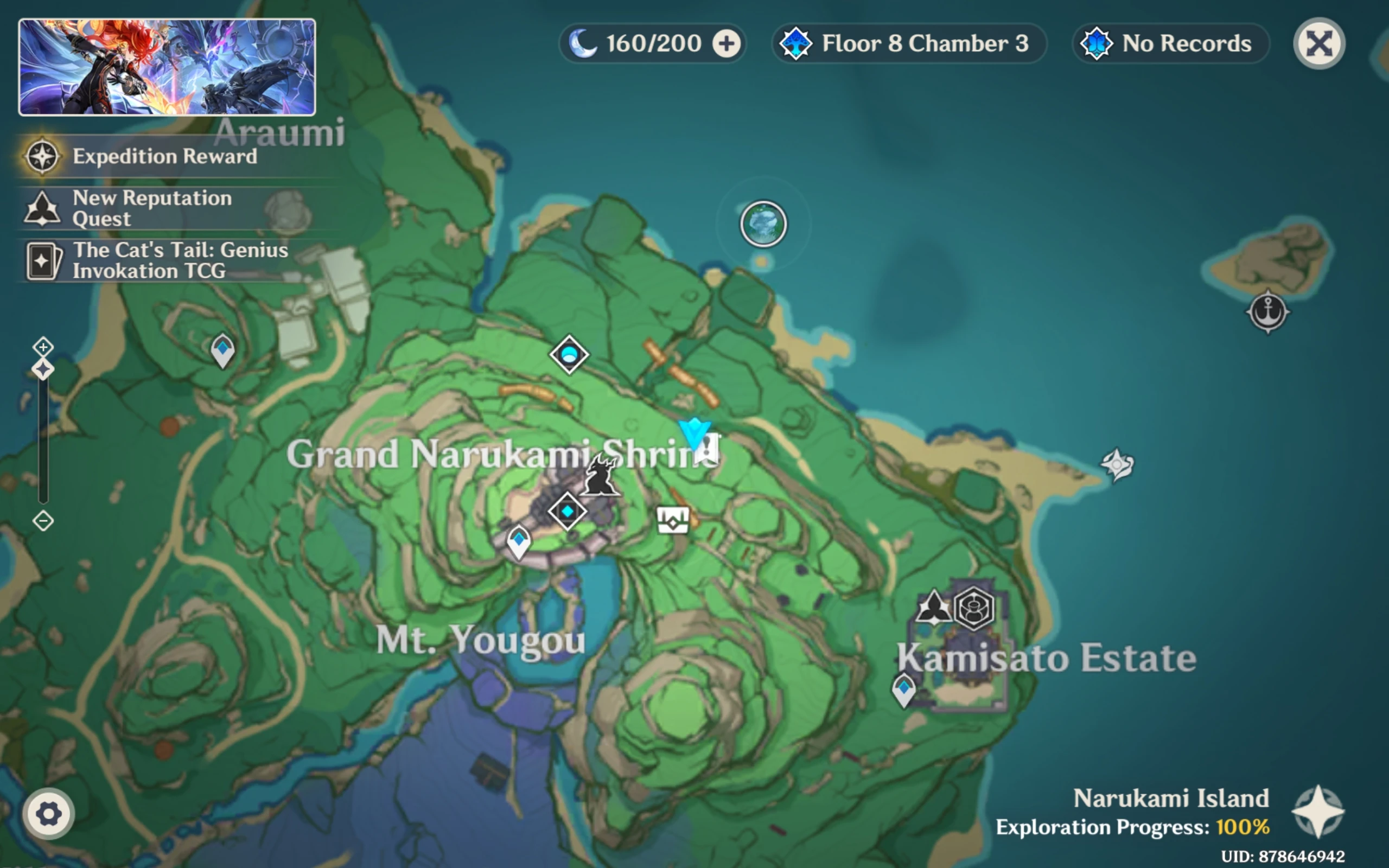The width and height of the screenshot is (1389, 868).
Task: Open the Spiral Abyss entrance marker north of Araumi
Action: click(763, 224)
